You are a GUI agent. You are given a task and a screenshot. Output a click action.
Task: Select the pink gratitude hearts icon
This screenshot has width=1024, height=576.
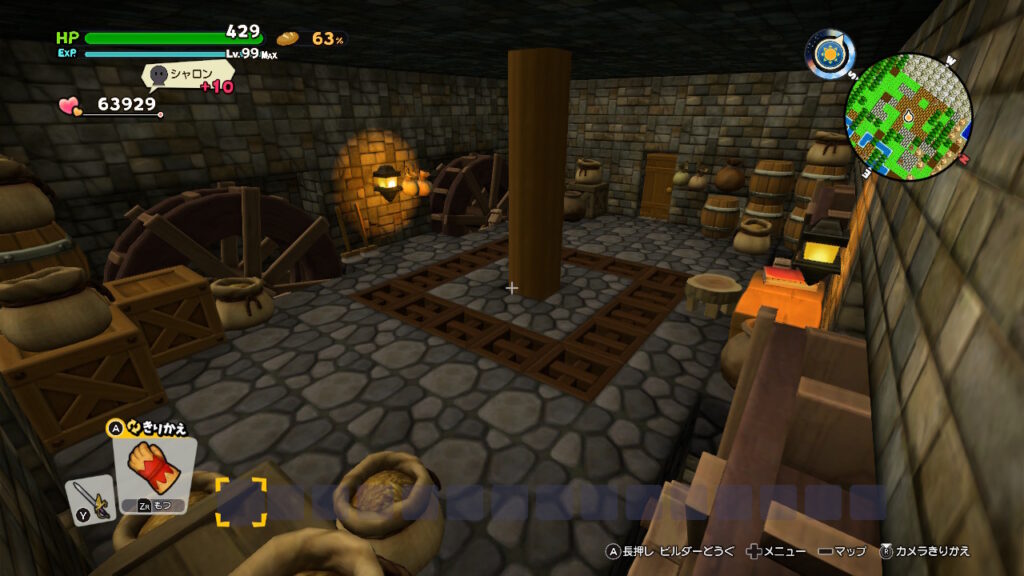pos(70,104)
